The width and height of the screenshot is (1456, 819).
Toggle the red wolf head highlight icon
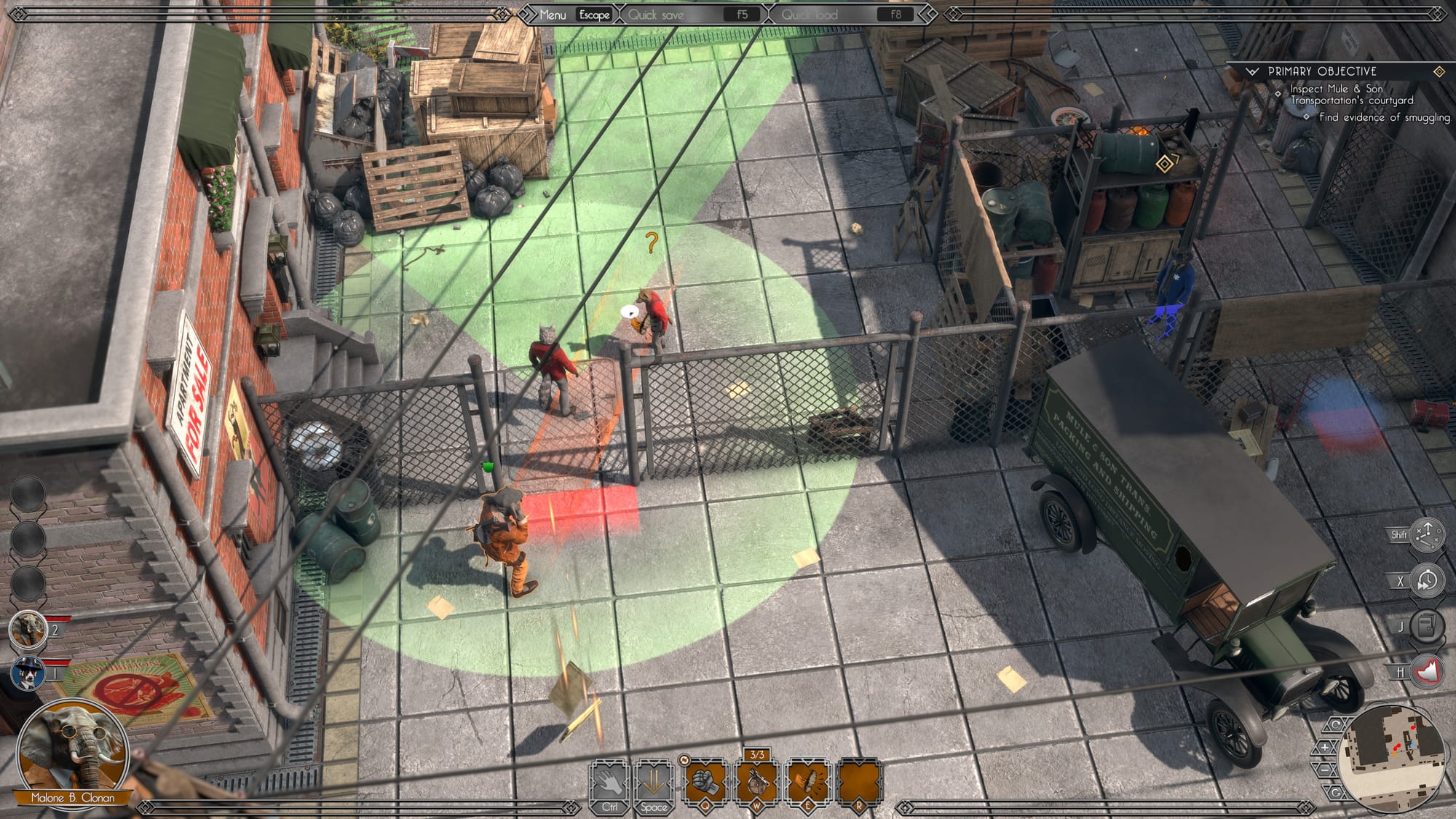1426,671
